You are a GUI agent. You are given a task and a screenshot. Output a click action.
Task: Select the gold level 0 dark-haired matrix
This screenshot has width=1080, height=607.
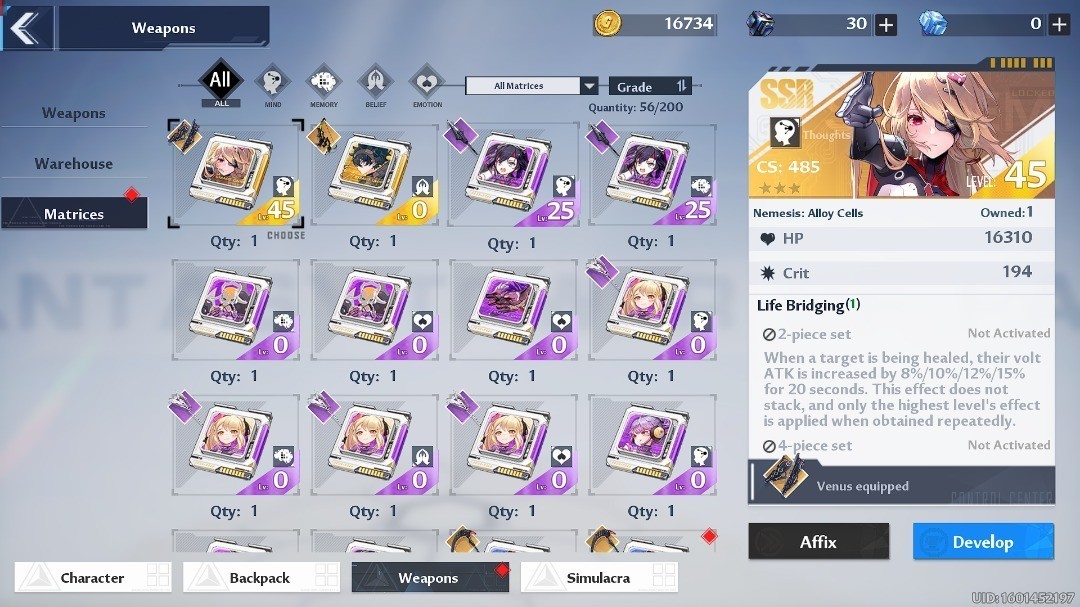(374, 176)
